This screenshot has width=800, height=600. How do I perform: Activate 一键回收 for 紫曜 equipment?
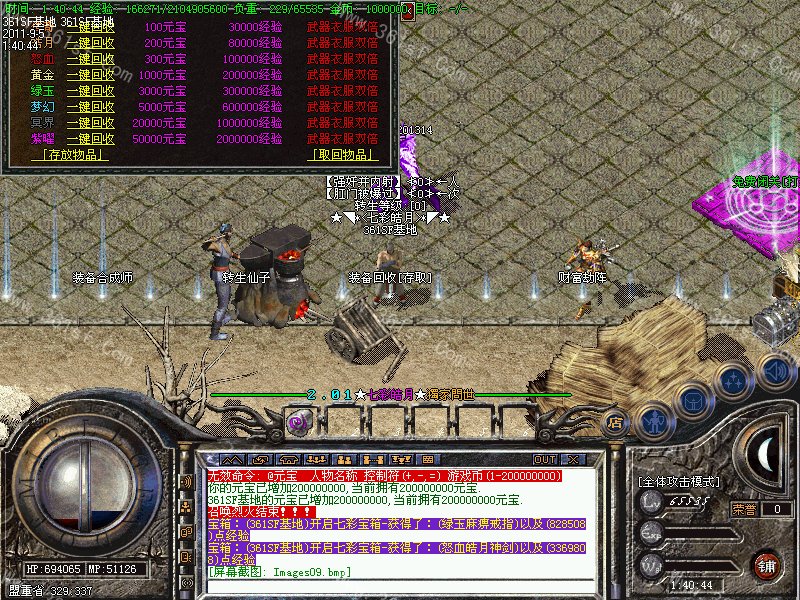tap(90, 138)
